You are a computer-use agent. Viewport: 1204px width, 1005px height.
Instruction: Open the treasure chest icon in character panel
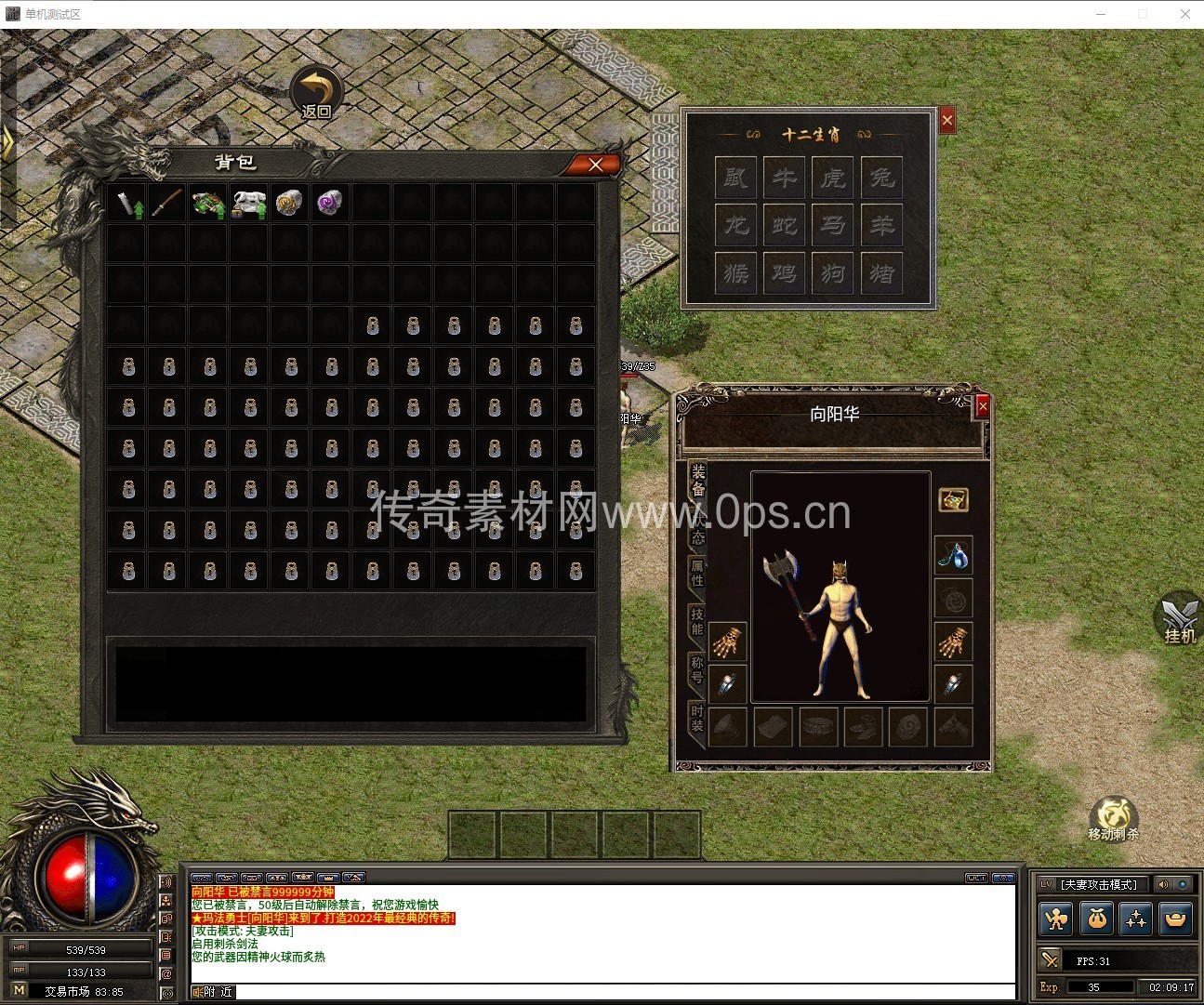click(x=954, y=500)
